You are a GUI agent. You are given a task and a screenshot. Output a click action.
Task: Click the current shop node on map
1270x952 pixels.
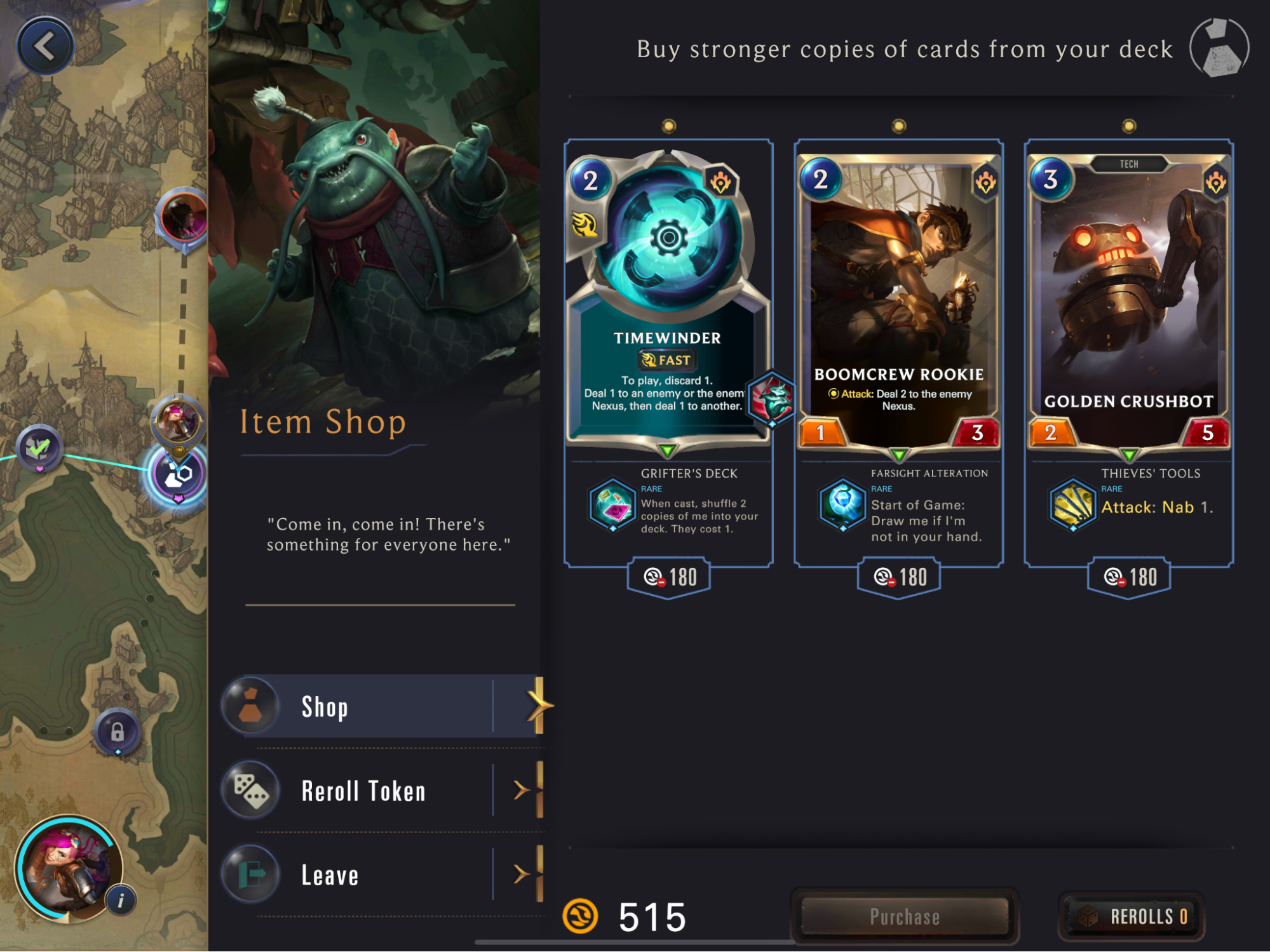pos(179,474)
